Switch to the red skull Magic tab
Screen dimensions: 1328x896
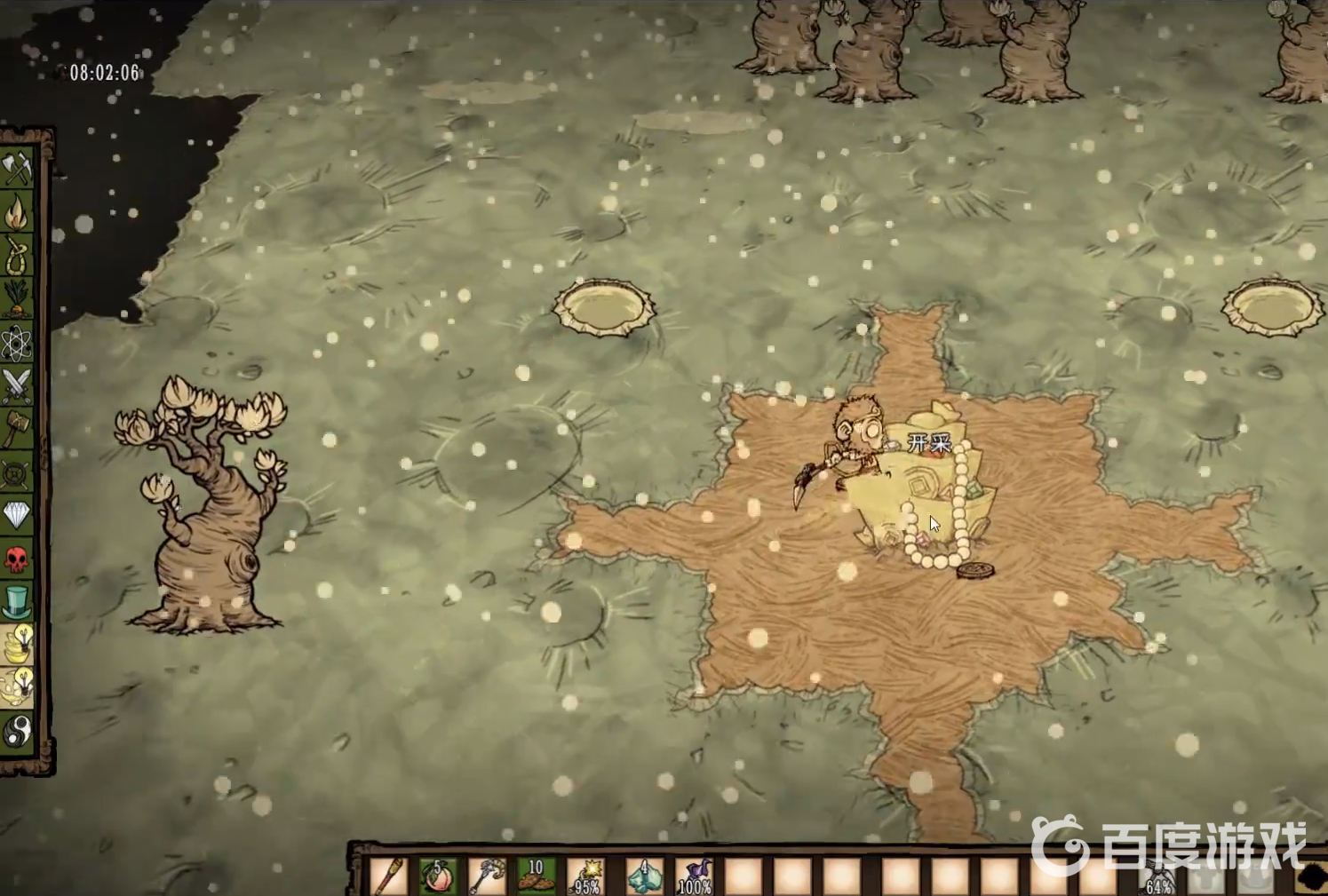(17, 559)
